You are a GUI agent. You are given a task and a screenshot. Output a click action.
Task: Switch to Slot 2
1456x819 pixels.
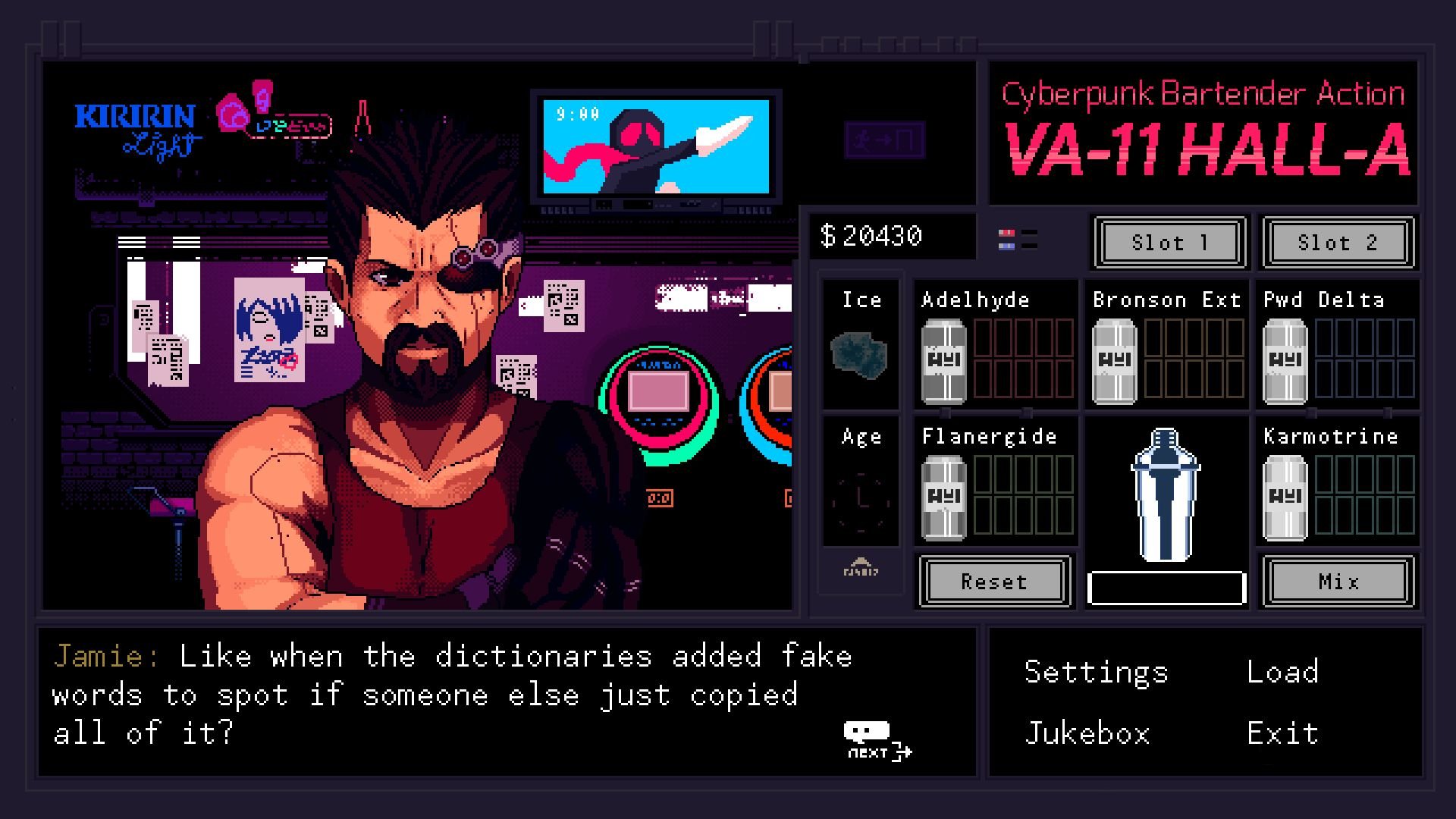(1336, 243)
